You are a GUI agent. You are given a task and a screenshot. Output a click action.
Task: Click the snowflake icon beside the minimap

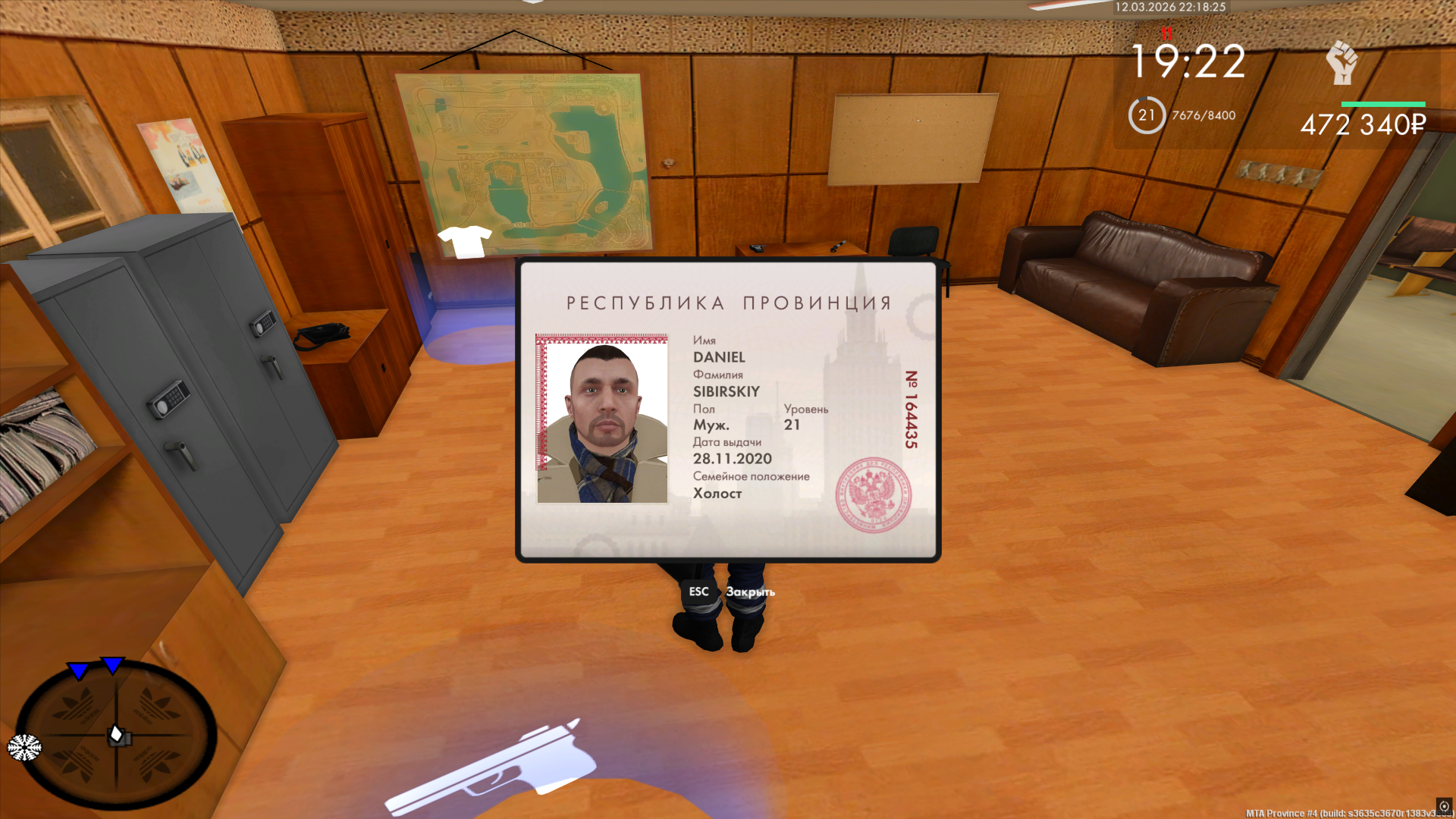[24, 747]
